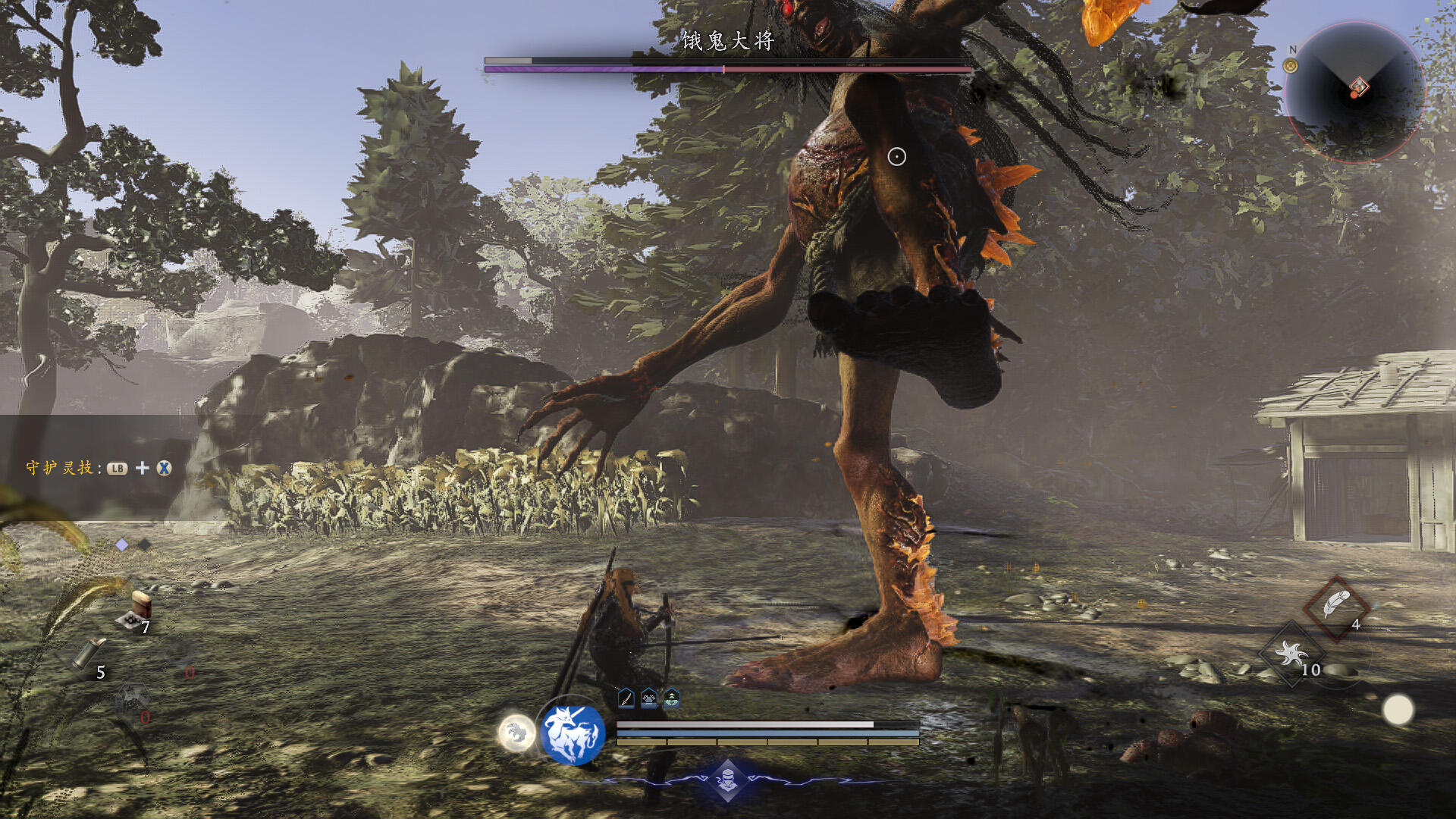Select the shuriken slot with count 10
The height and width of the screenshot is (819, 1456).
click(x=1291, y=653)
